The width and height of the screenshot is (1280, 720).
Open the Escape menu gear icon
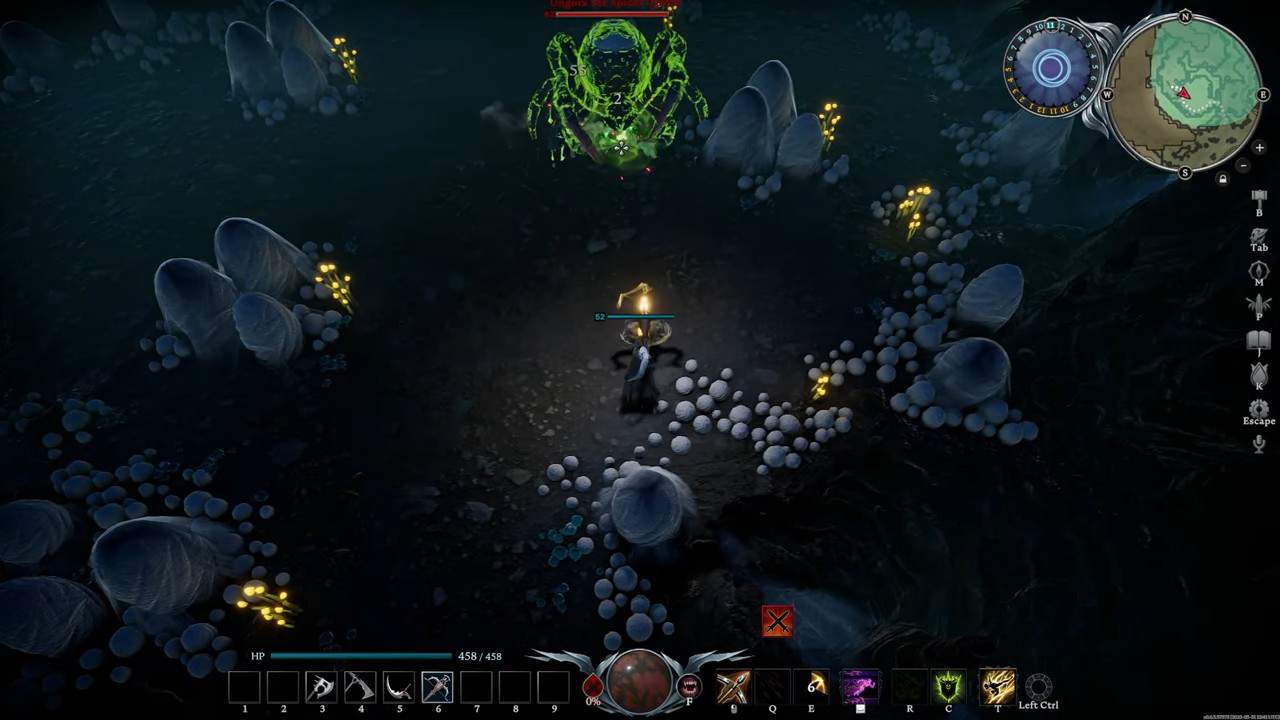click(1259, 409)
